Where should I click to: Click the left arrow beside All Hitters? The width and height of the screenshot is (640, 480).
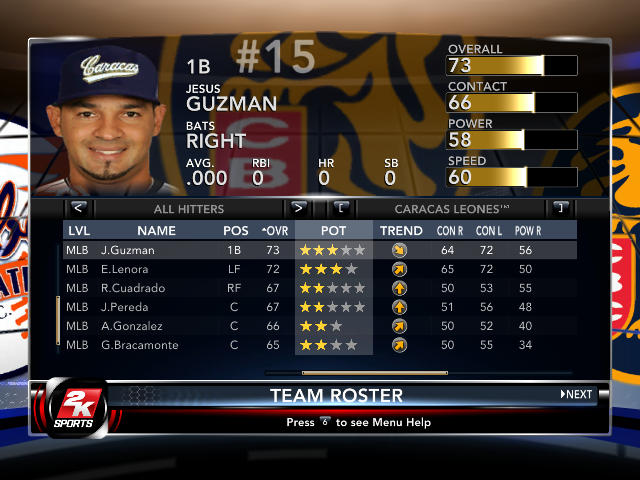[79, 208]
